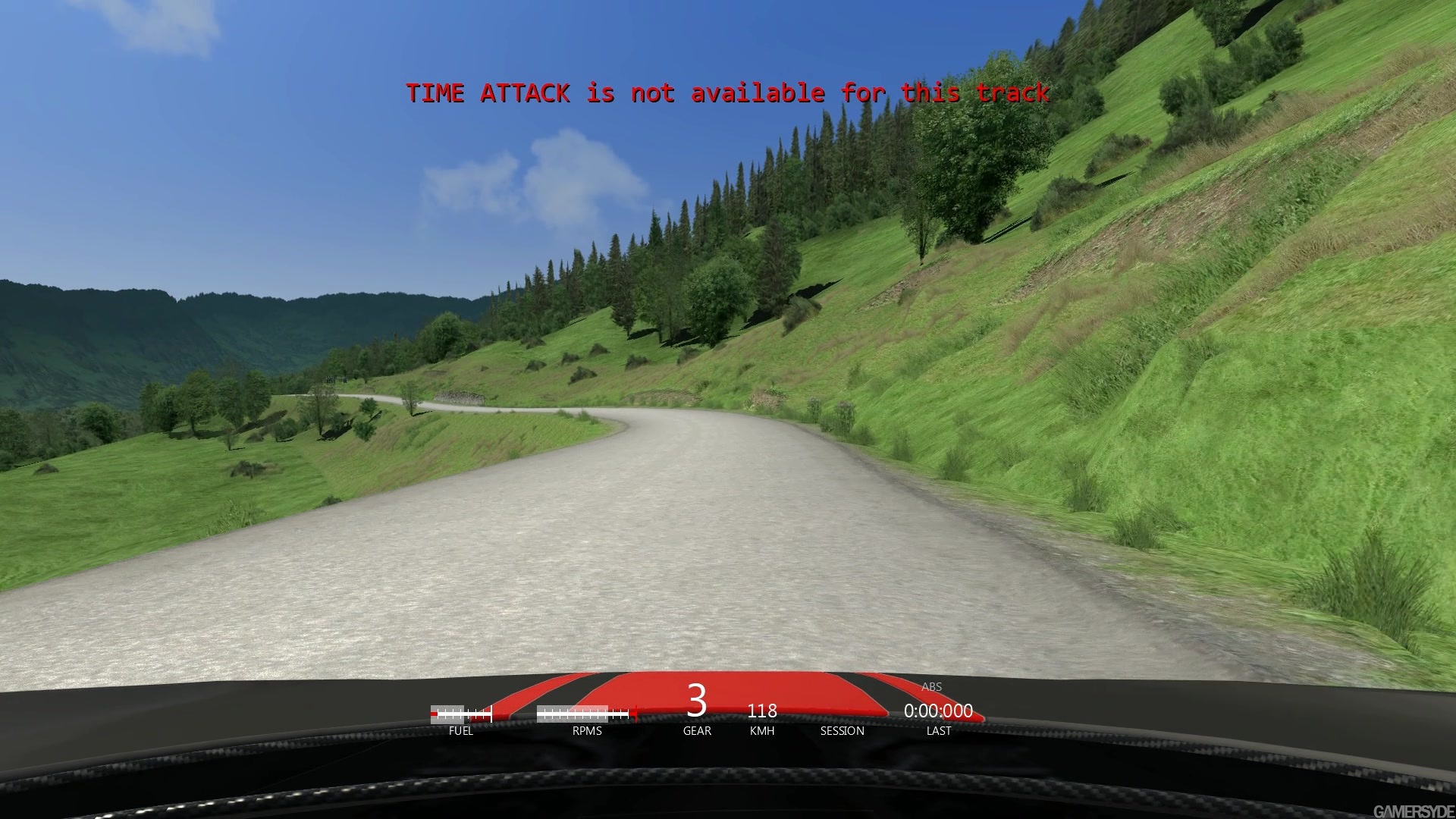Open the KMH speed unit selector
This screenshot has width=1456, height=819.
coord(761,731)
